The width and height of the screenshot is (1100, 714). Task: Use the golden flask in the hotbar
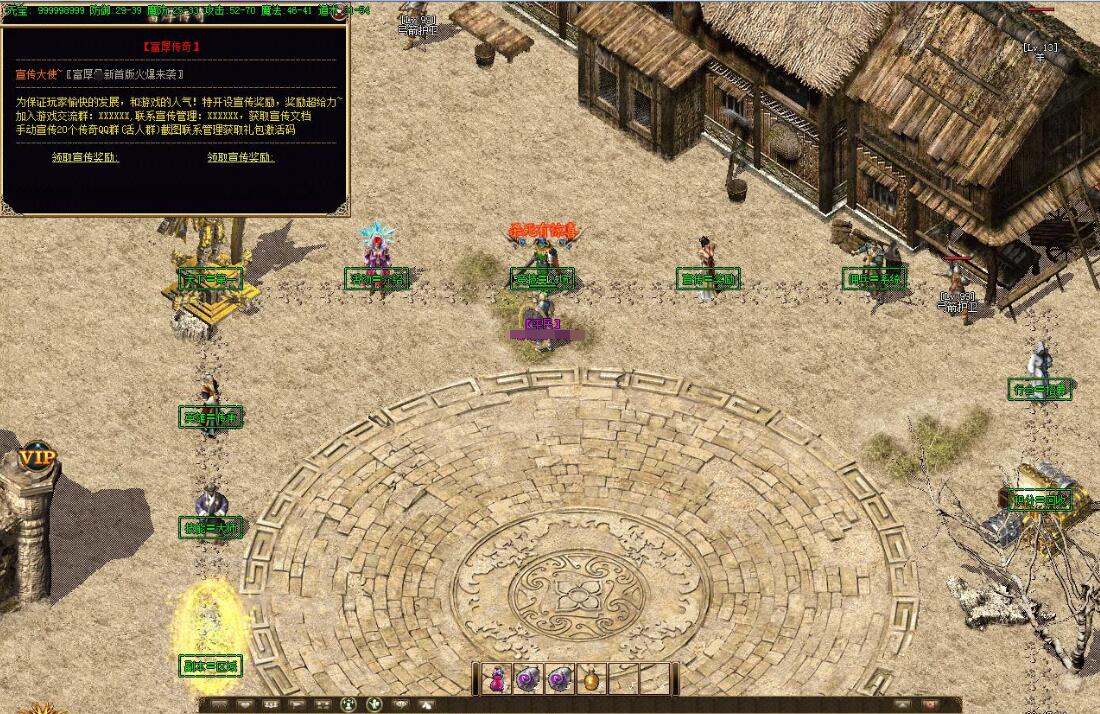tap(592, 680)
